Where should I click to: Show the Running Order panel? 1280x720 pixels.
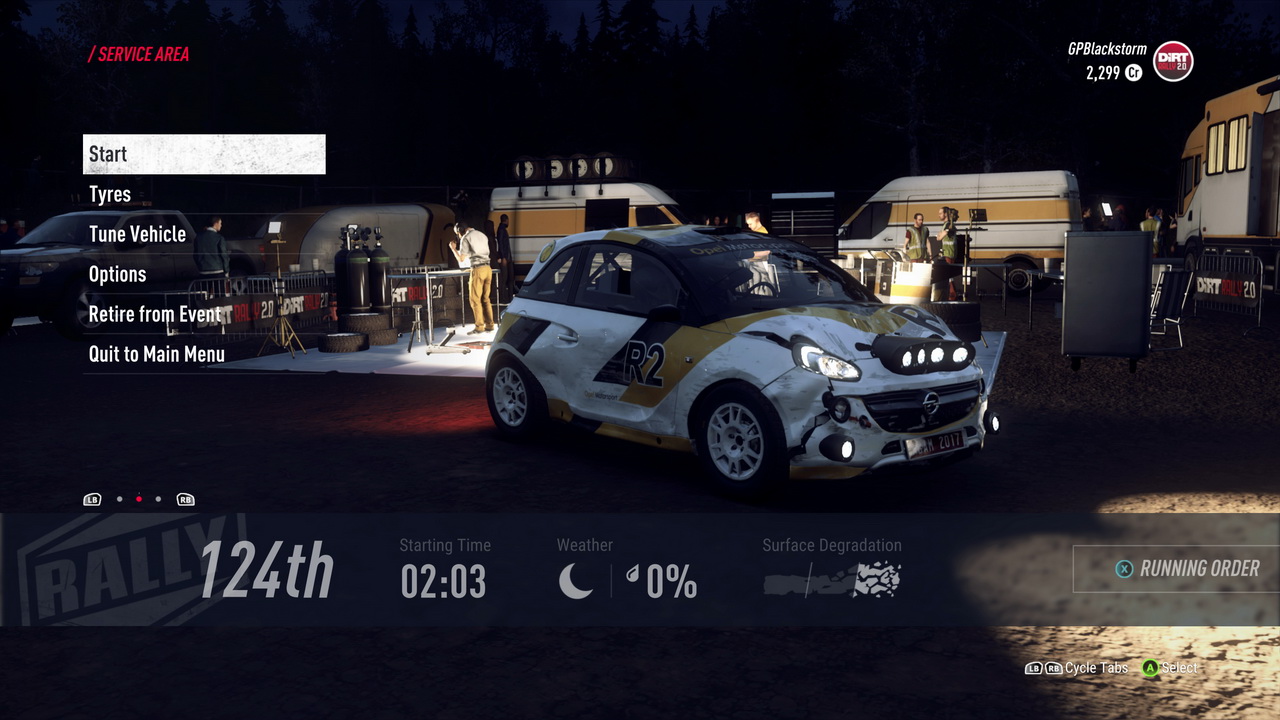[1186, 568]
